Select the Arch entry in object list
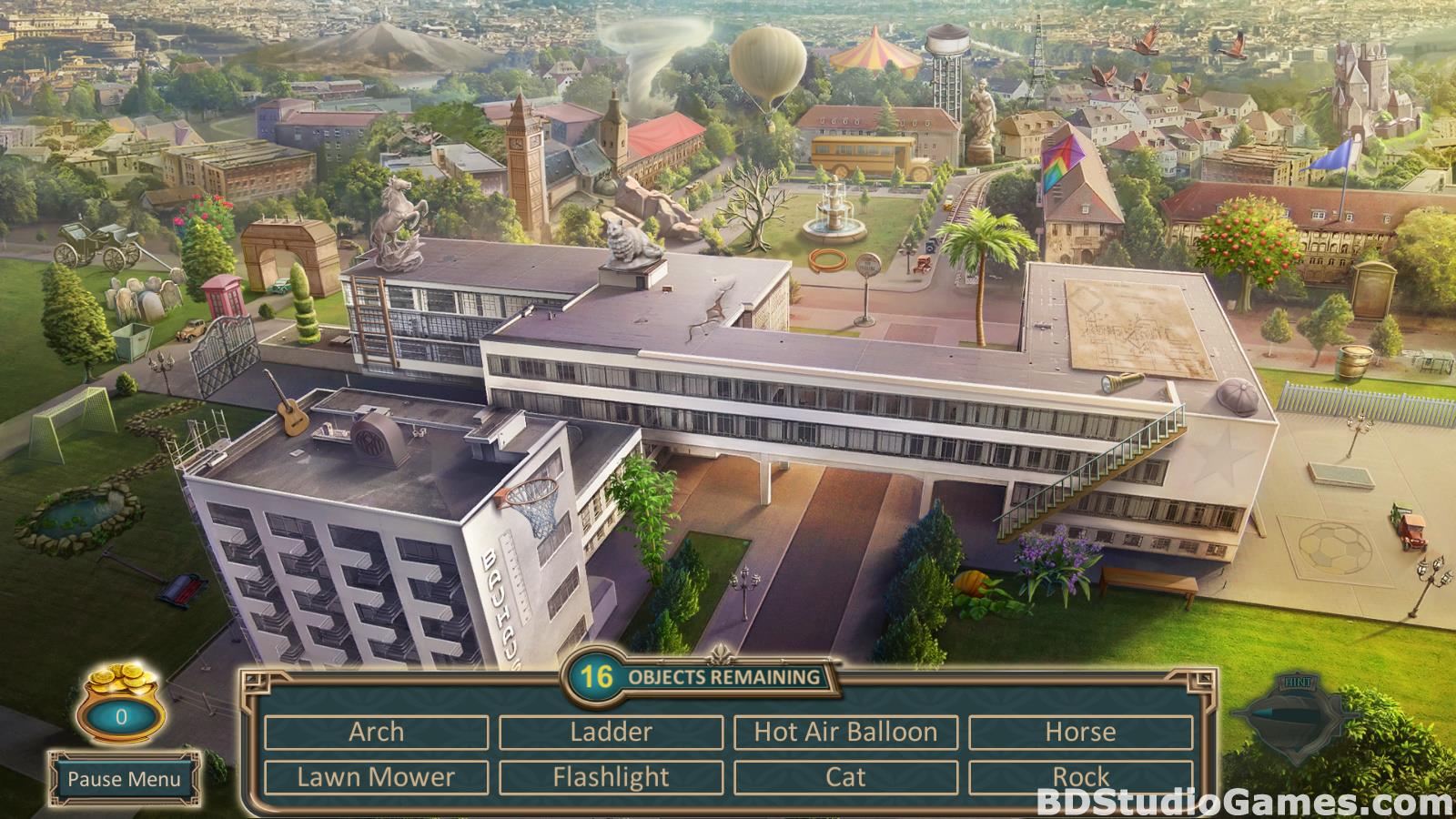 pyautogui.click(x=376, y=732)
